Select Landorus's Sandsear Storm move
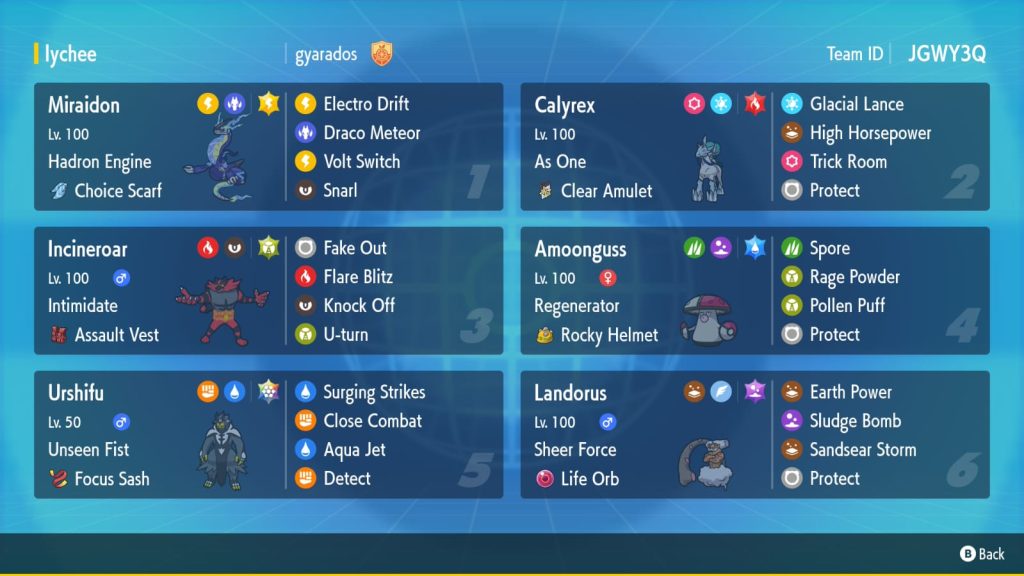1024x576 pixels. pos(862,450)
